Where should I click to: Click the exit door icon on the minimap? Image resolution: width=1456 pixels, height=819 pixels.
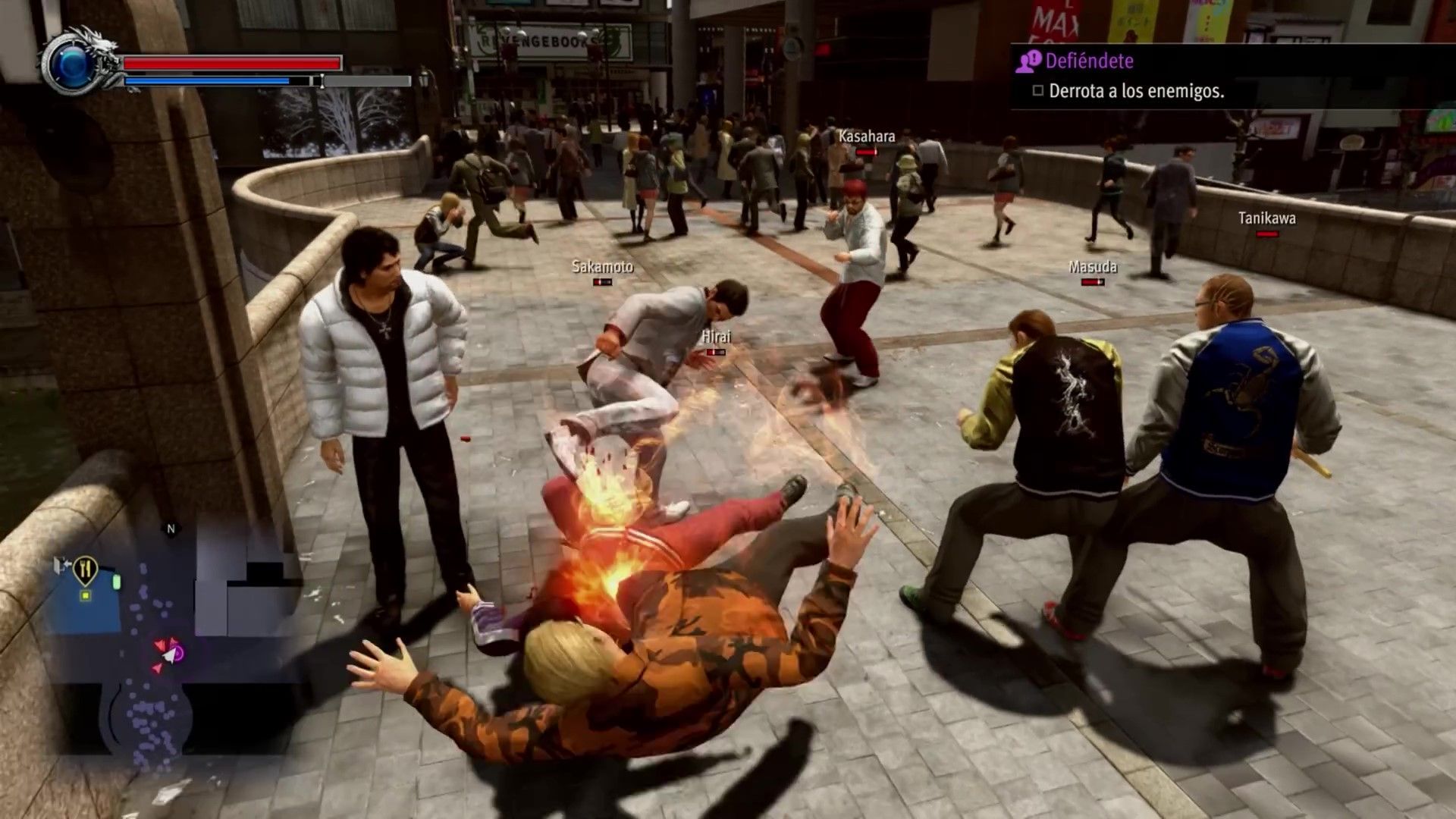pos(61,563)
